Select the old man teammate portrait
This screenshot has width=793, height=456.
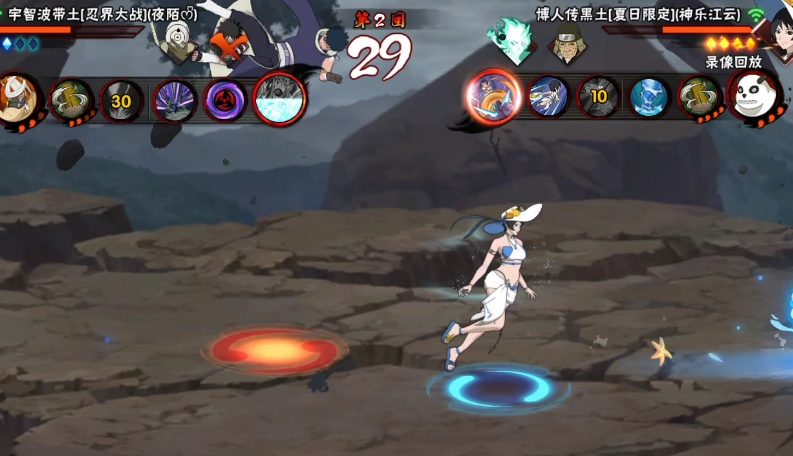pyautogui.click(x=567, y=44)
